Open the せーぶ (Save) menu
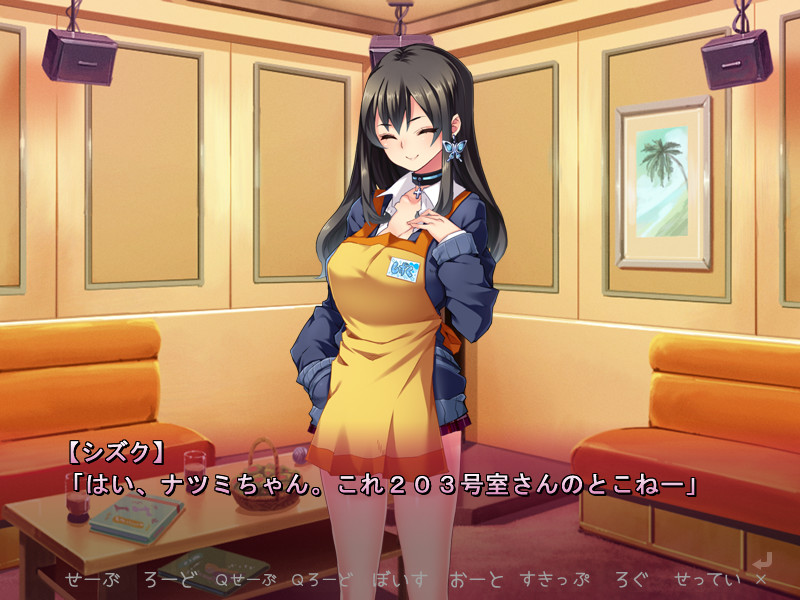The height and width of the screenshot is (600, 800). 93,579
